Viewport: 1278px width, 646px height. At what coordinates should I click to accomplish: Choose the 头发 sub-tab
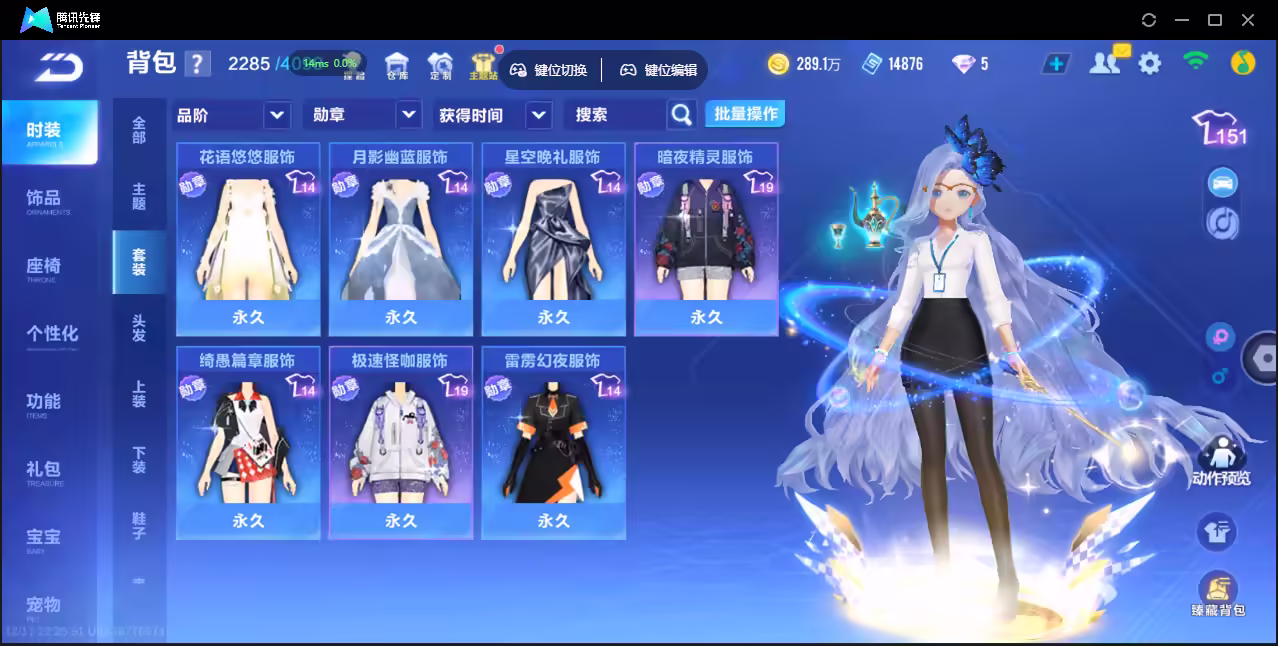(139, 328)
